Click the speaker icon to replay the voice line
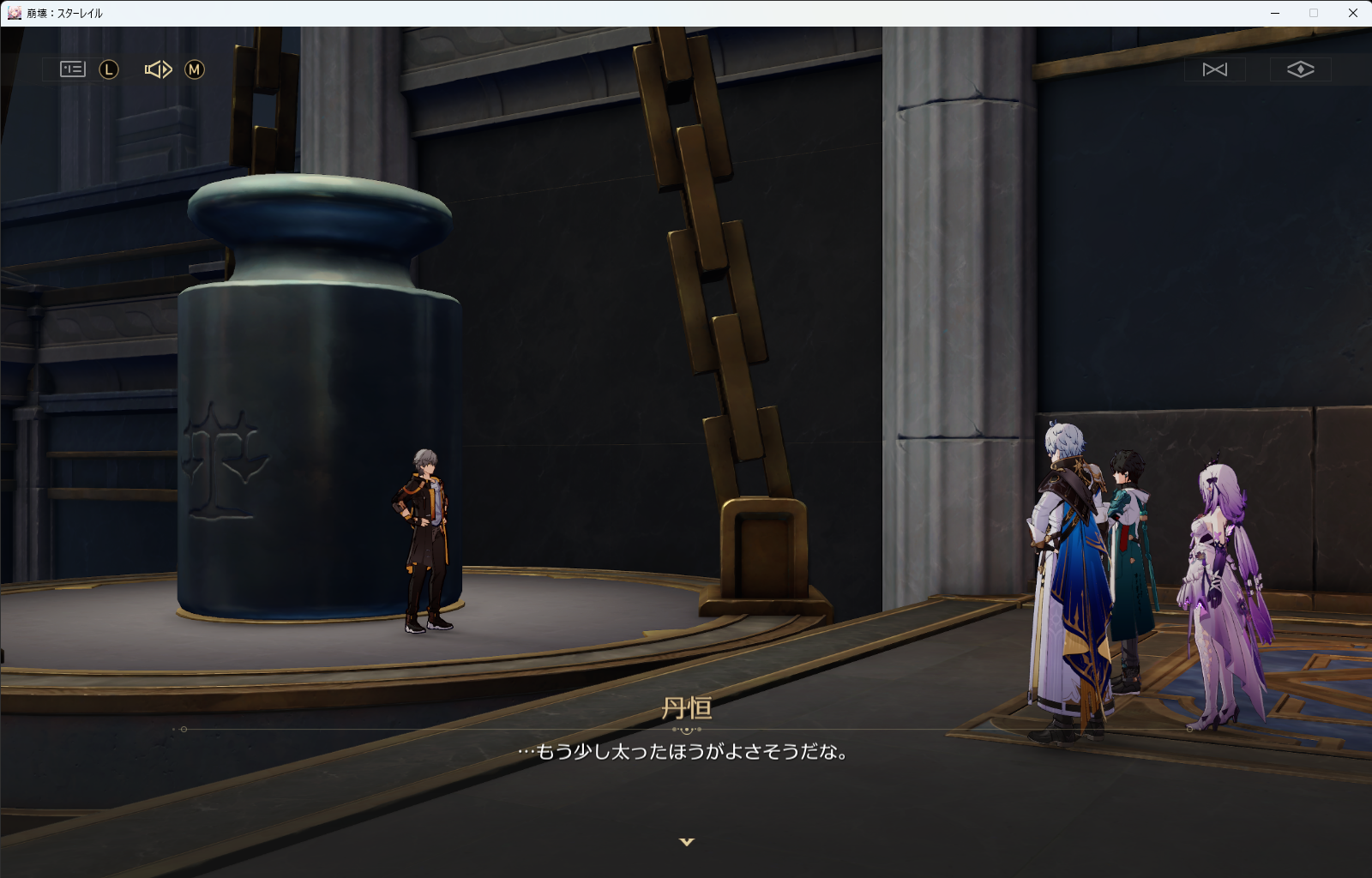Screen dimensions: 1372x878 pyautogui.click(x=158, y=69)
